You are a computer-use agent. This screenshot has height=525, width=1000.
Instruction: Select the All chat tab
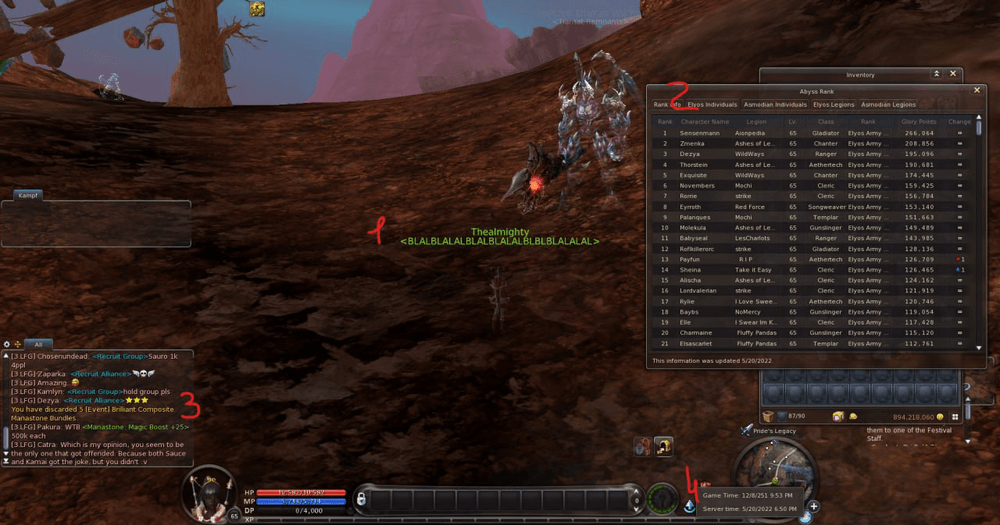click(x=38, y=343)
